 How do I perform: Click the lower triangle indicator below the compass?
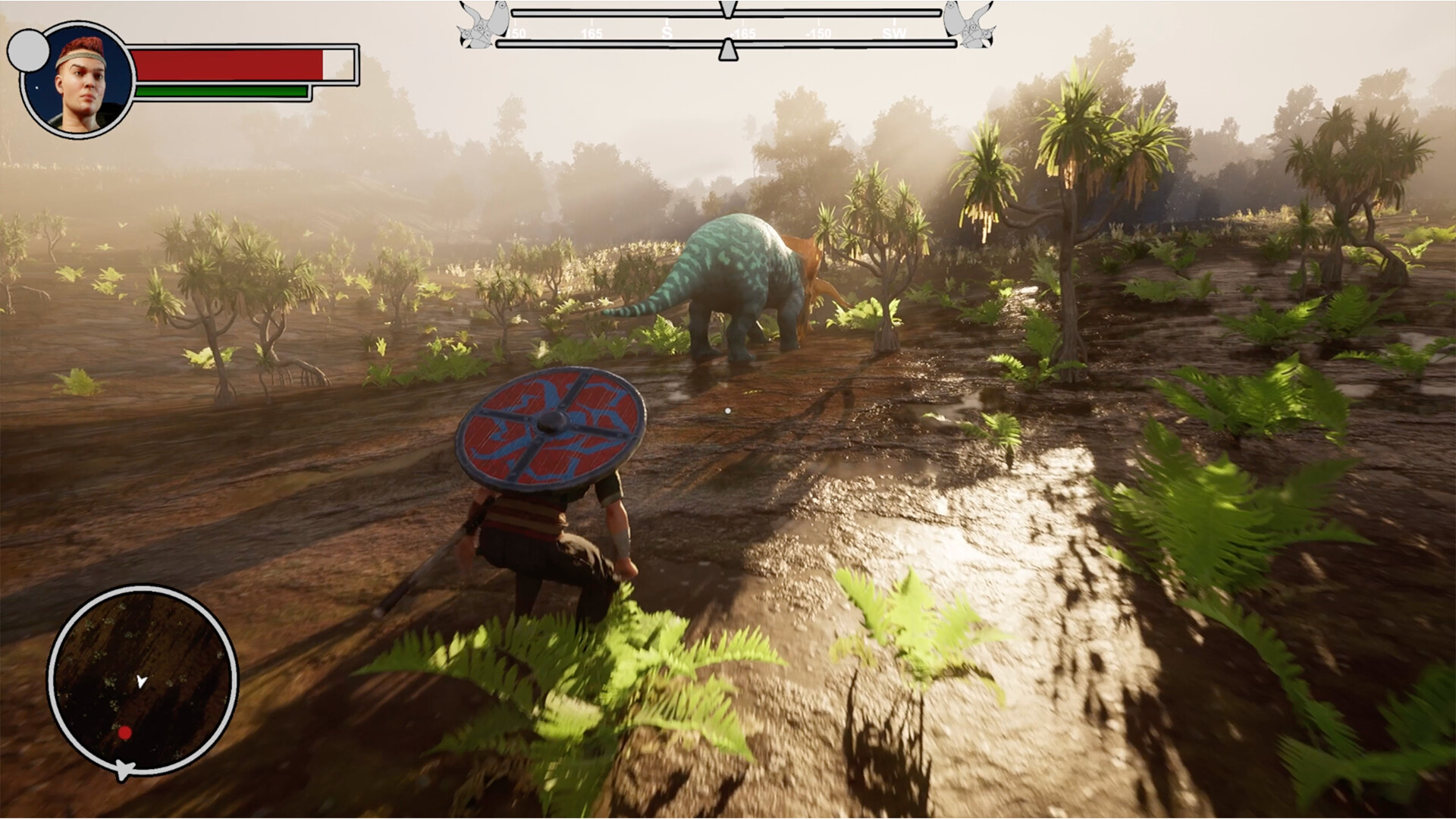pyautogui.click(x=728, y=49)
